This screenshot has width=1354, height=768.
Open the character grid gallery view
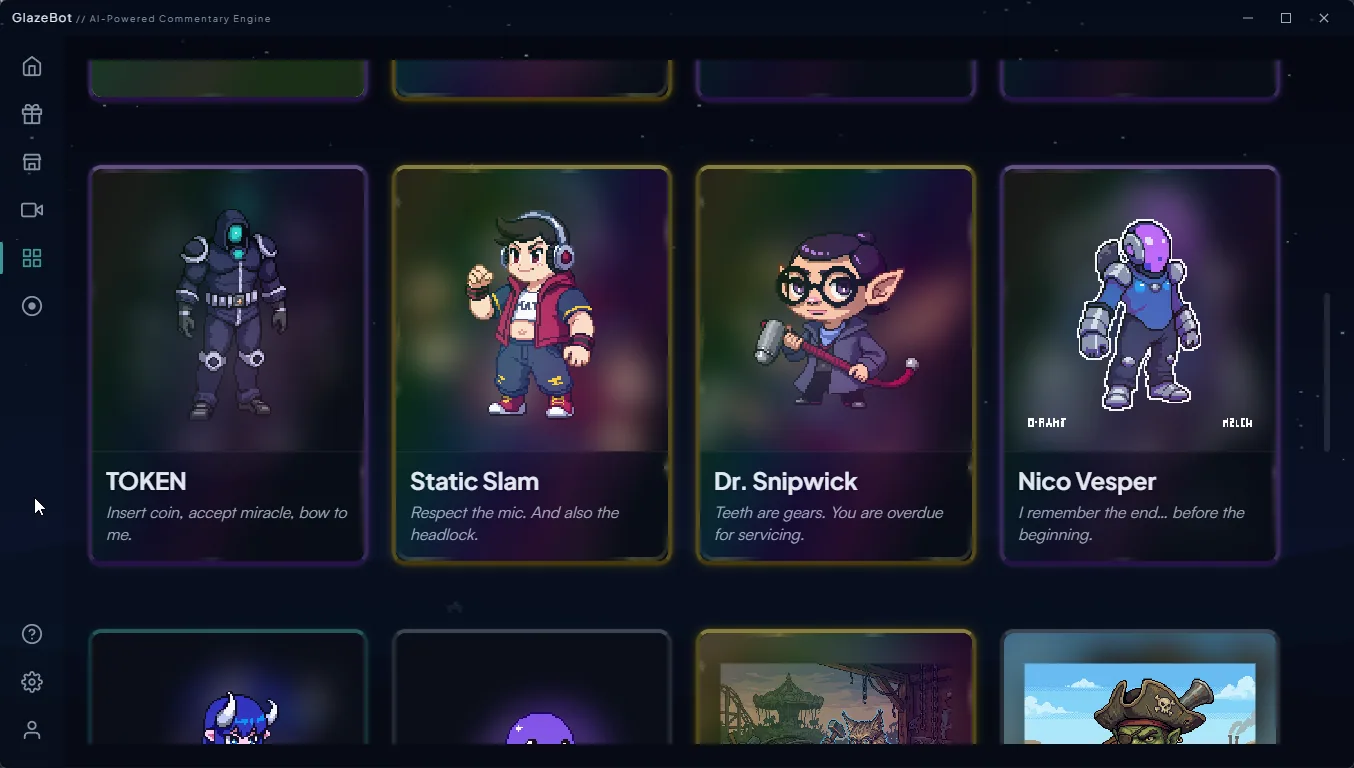click(31, 258)
